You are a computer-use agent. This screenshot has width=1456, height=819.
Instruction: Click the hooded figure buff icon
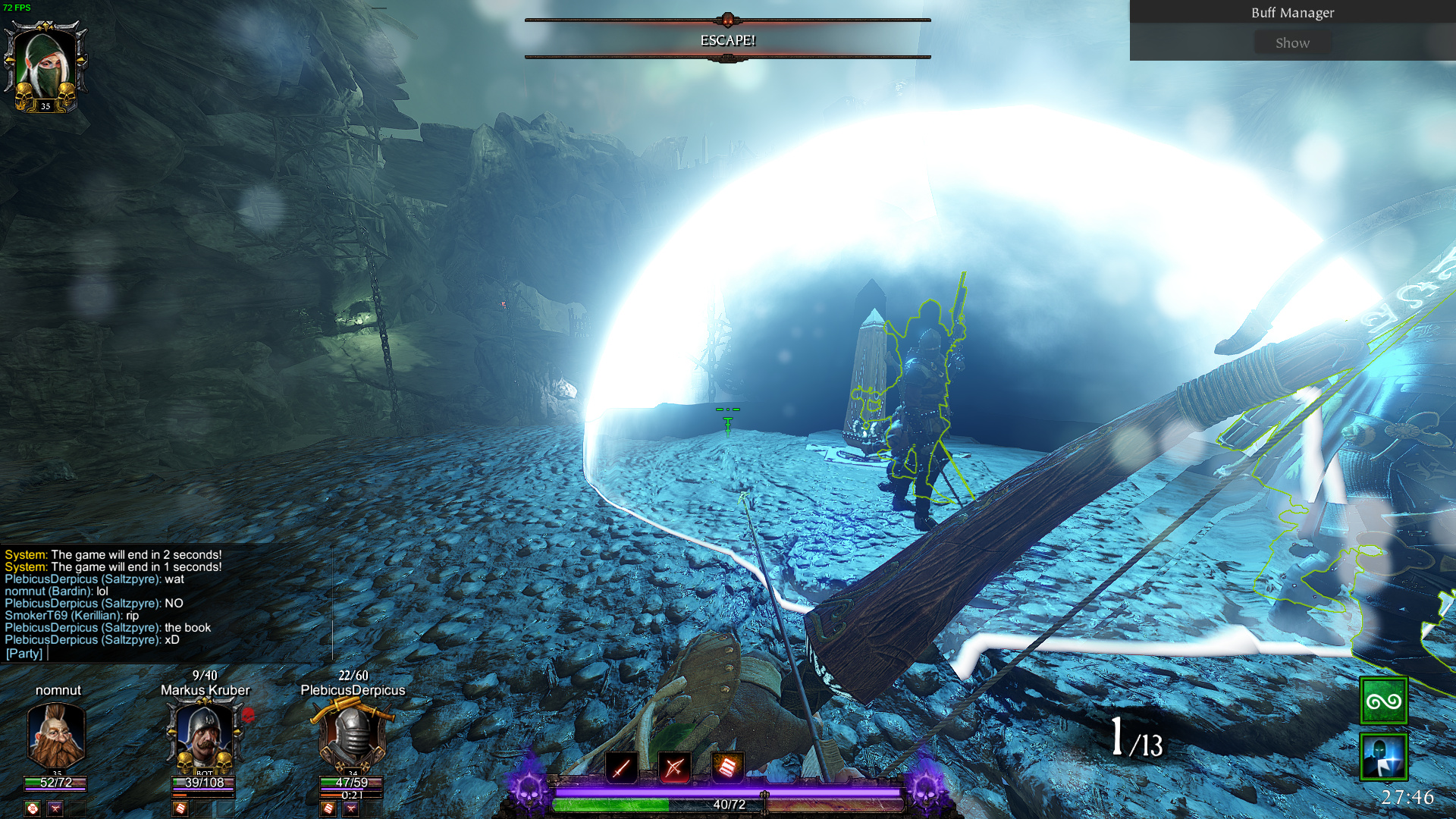pos(1383,756)
